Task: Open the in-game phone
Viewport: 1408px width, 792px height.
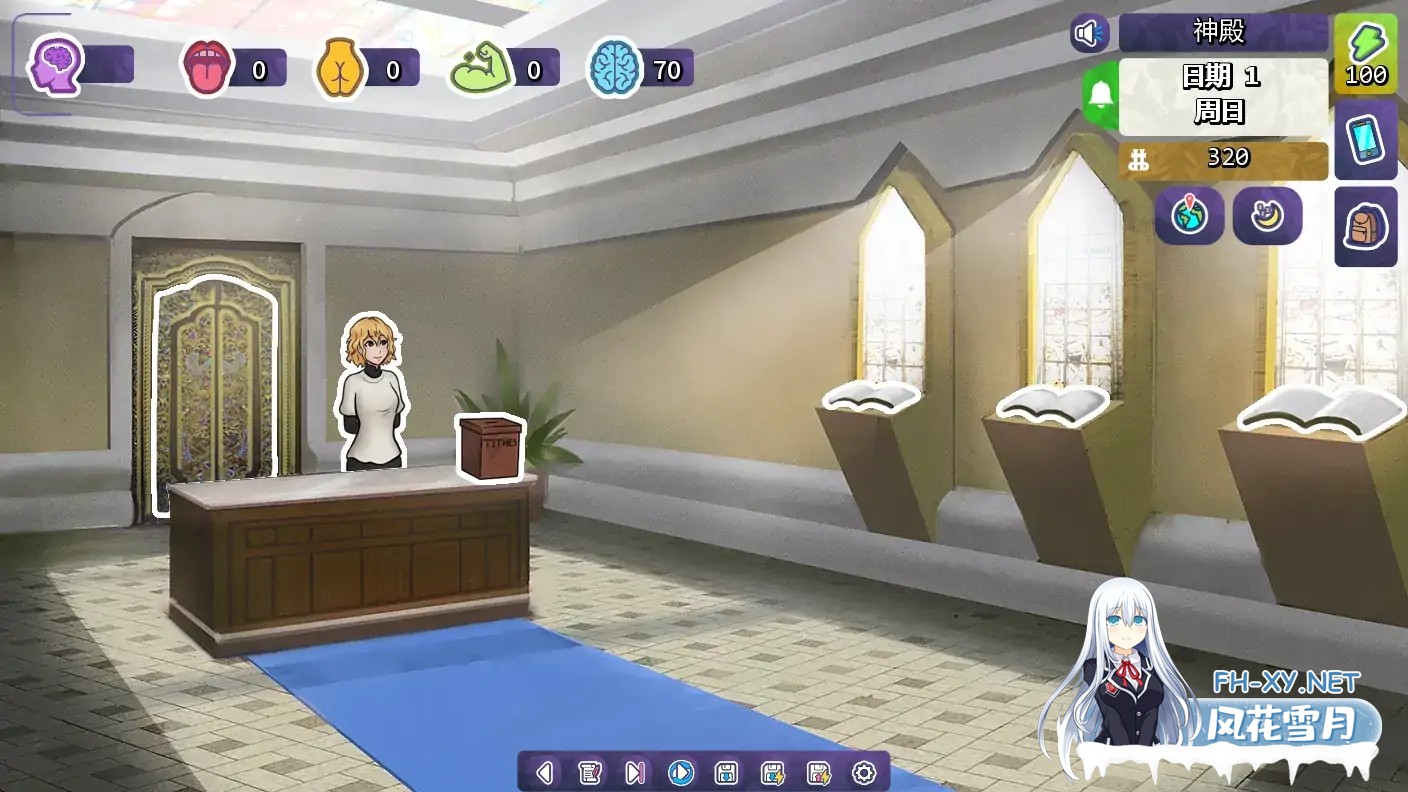Action: 1366,142
